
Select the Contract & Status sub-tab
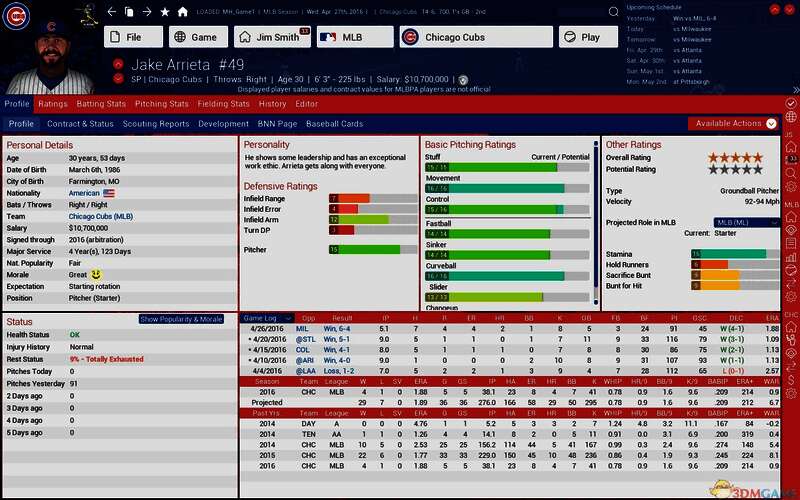pyautogui.click(x=80, y=124)
